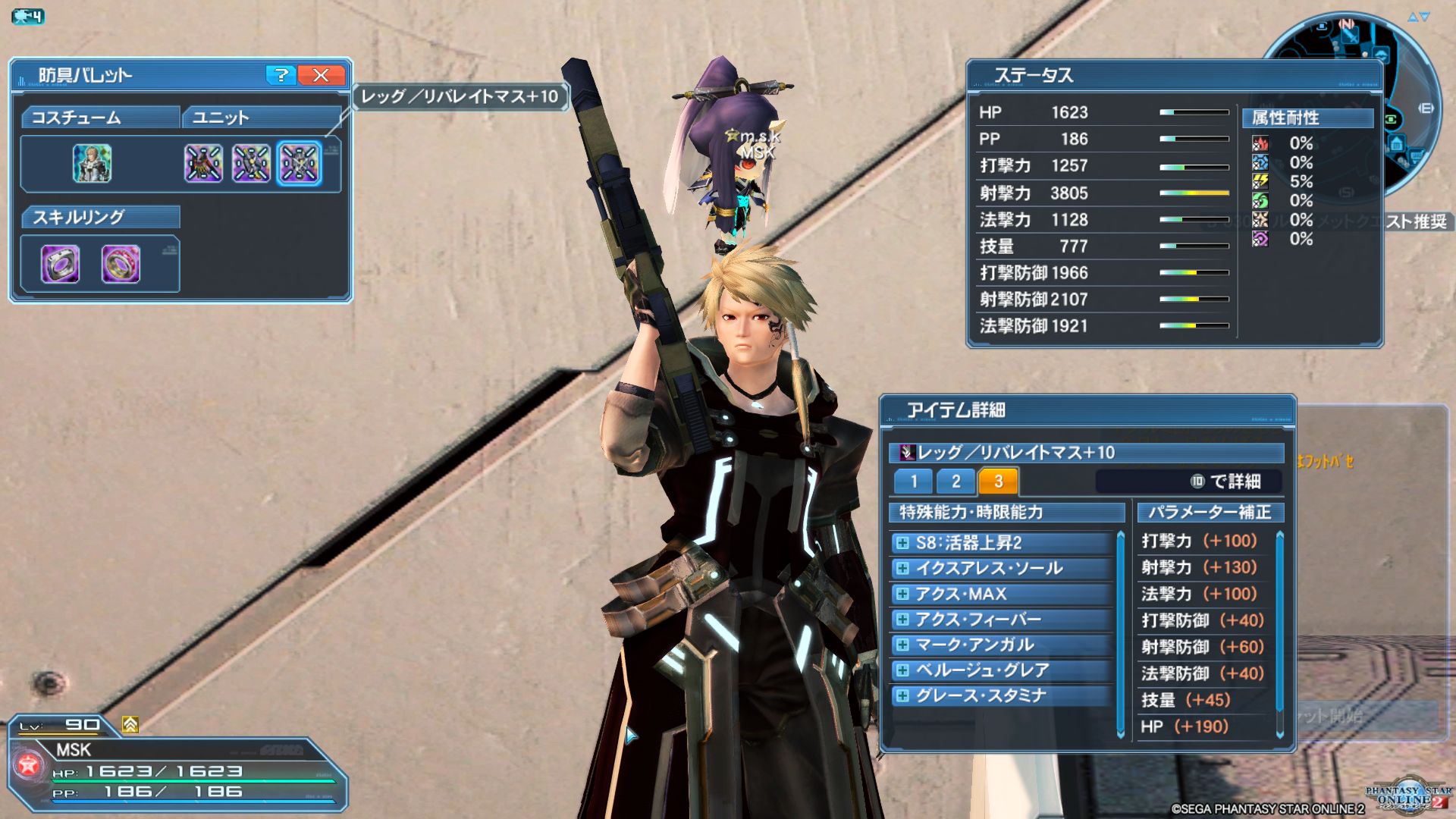
Task: Expand the グレース・スタミナ ability row
Action: point(902,696)
